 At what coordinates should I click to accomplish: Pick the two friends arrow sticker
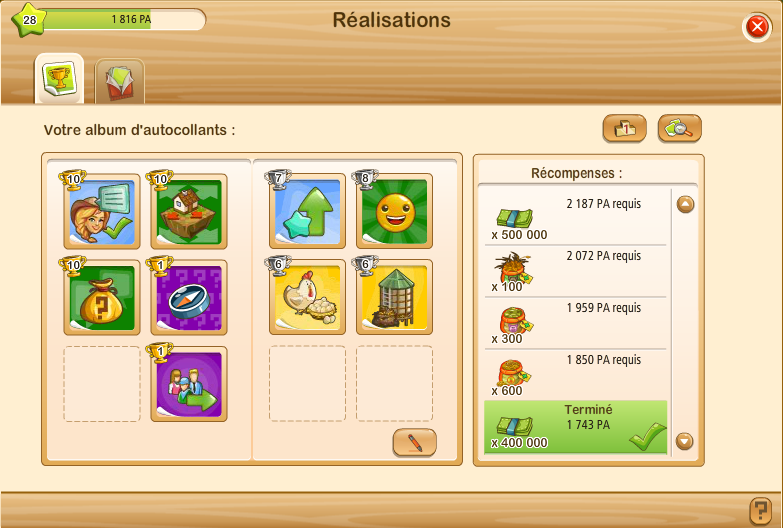tap(189, 383)
